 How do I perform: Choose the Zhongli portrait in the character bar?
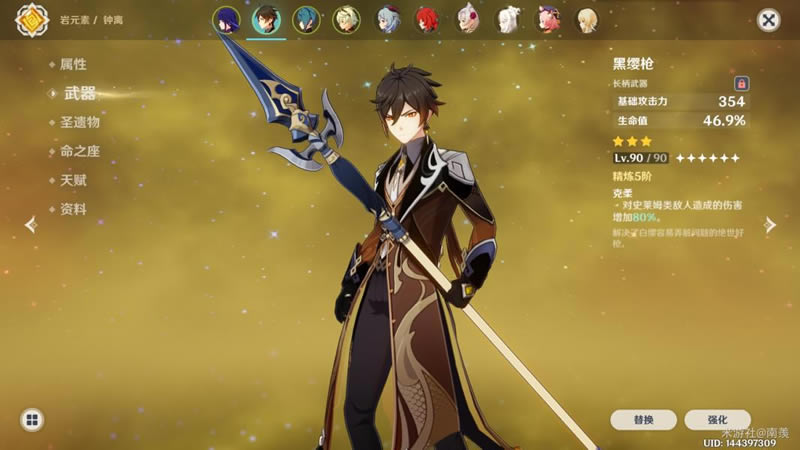266,20
